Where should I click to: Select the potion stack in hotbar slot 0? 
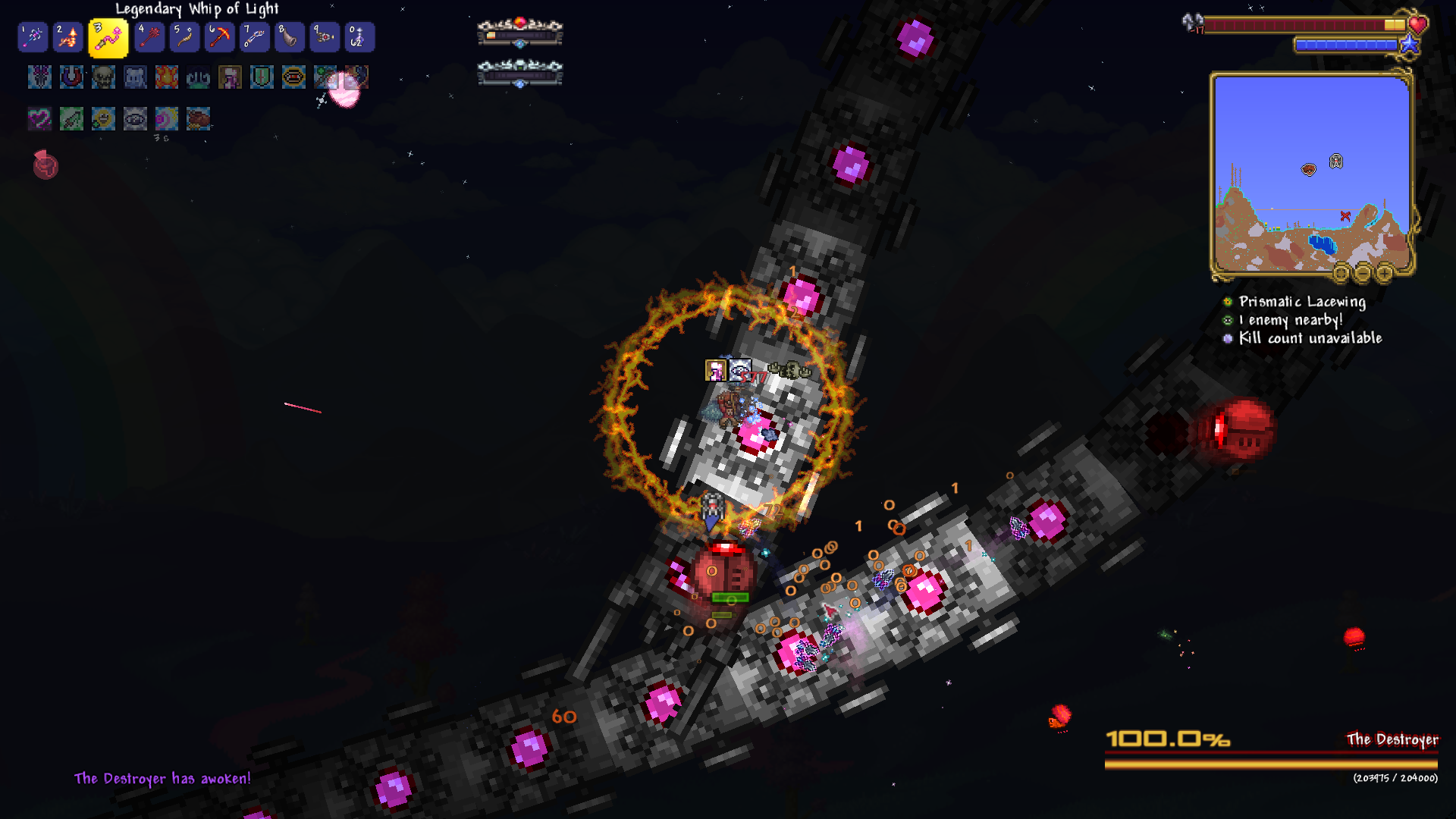coord(359,37)
